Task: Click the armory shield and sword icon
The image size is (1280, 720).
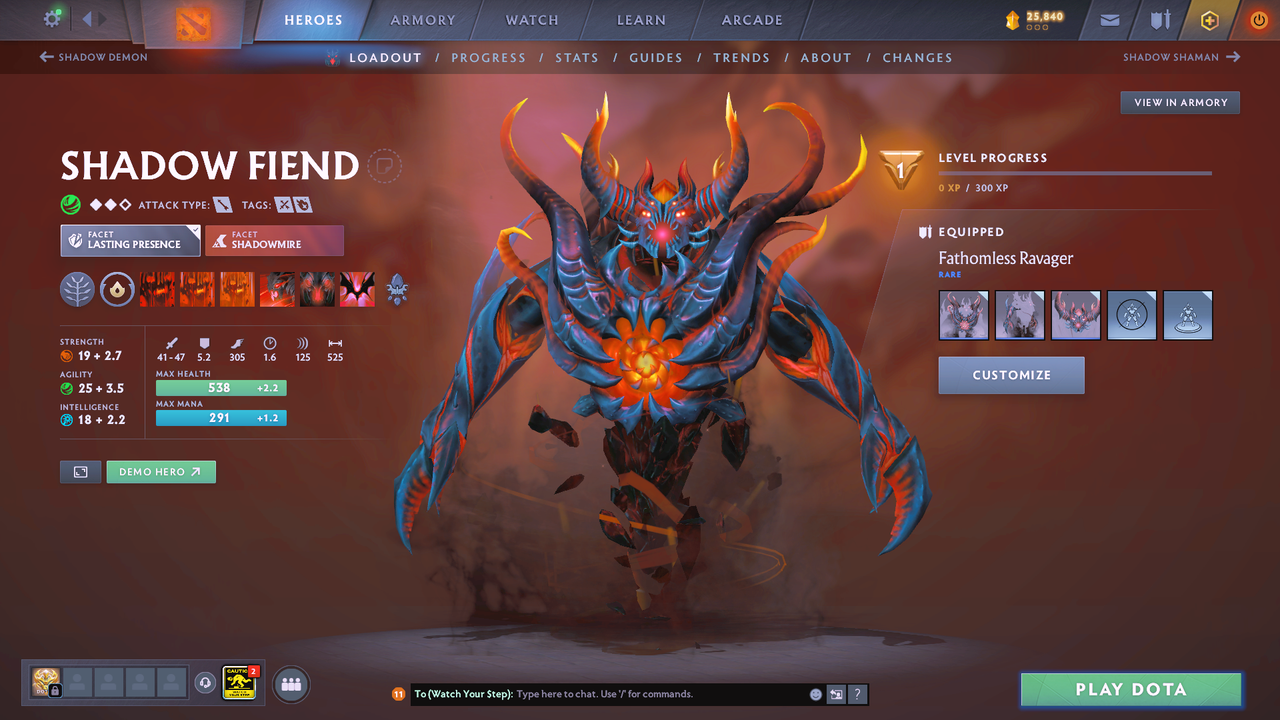Action: pyautogui.click(x=1158, y=20)
